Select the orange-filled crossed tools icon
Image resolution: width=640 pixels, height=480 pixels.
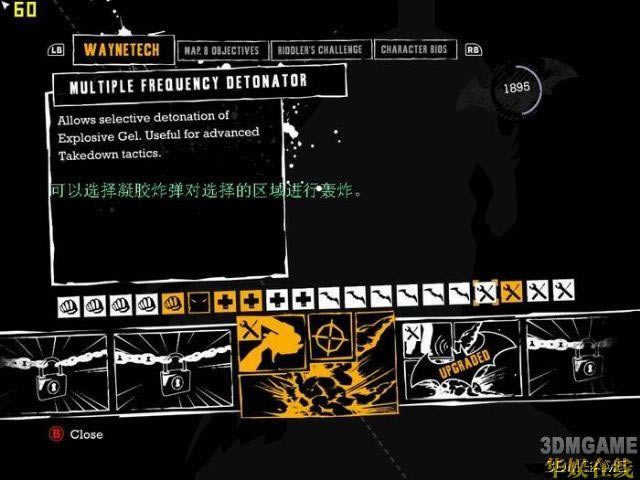tap(512, 293)
